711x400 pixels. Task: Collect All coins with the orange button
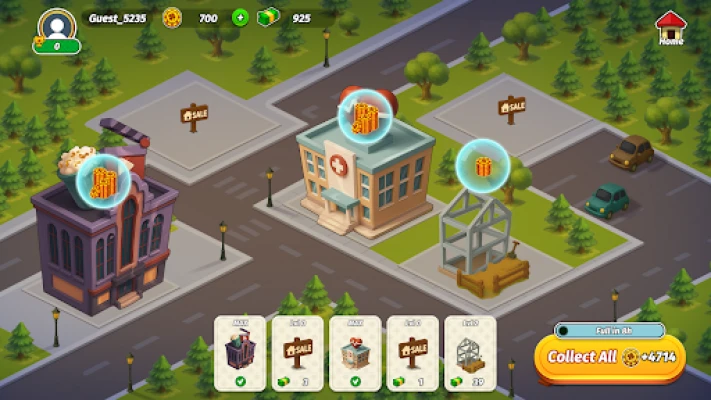[x=609, y=357]
